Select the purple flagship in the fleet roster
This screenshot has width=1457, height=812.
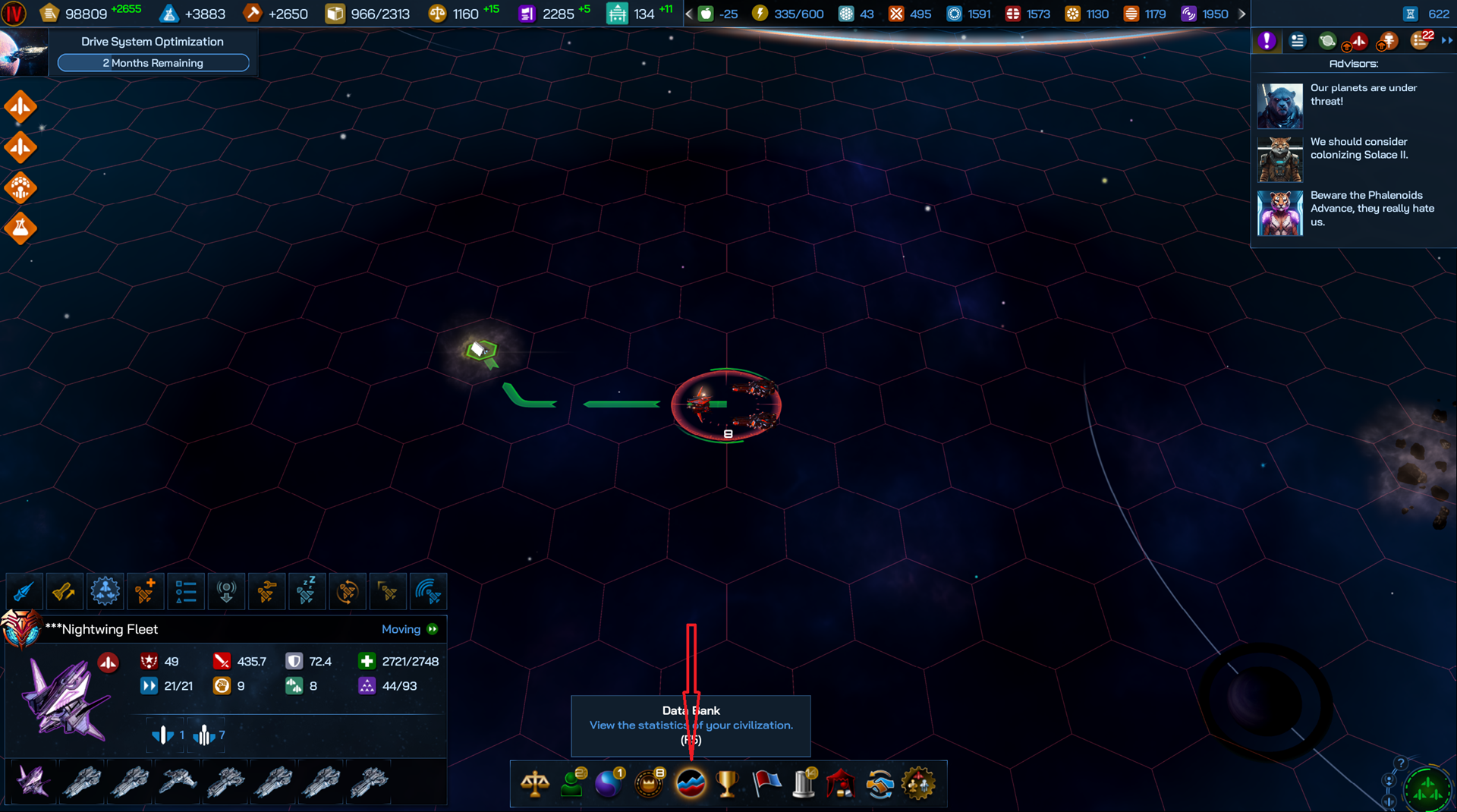click(33, 781)
